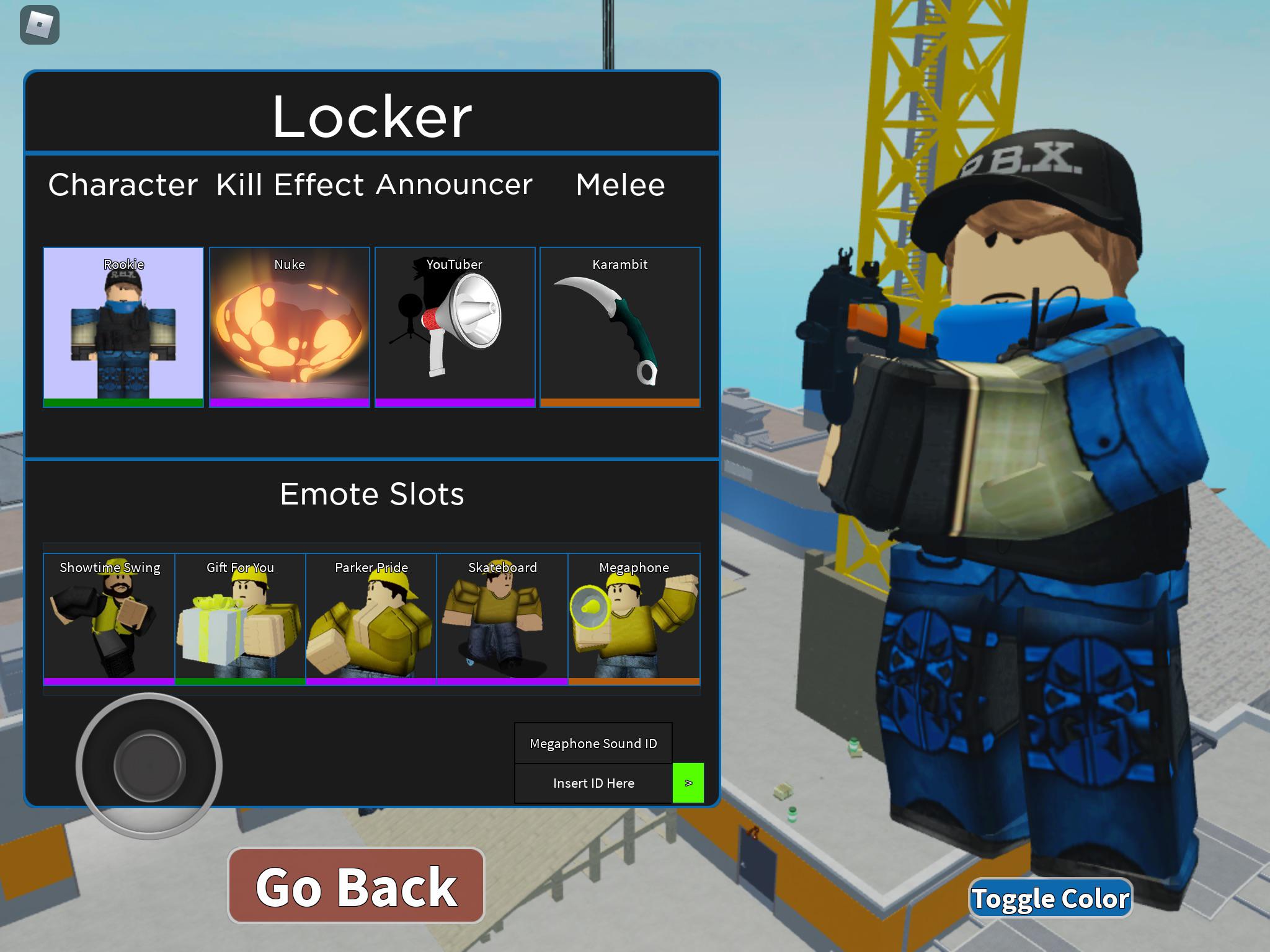Image resolution: width=1270 pixels, height=952 pixels.
Task: Pick the Showtime Swing emote slot
Action: click(109, 619)
